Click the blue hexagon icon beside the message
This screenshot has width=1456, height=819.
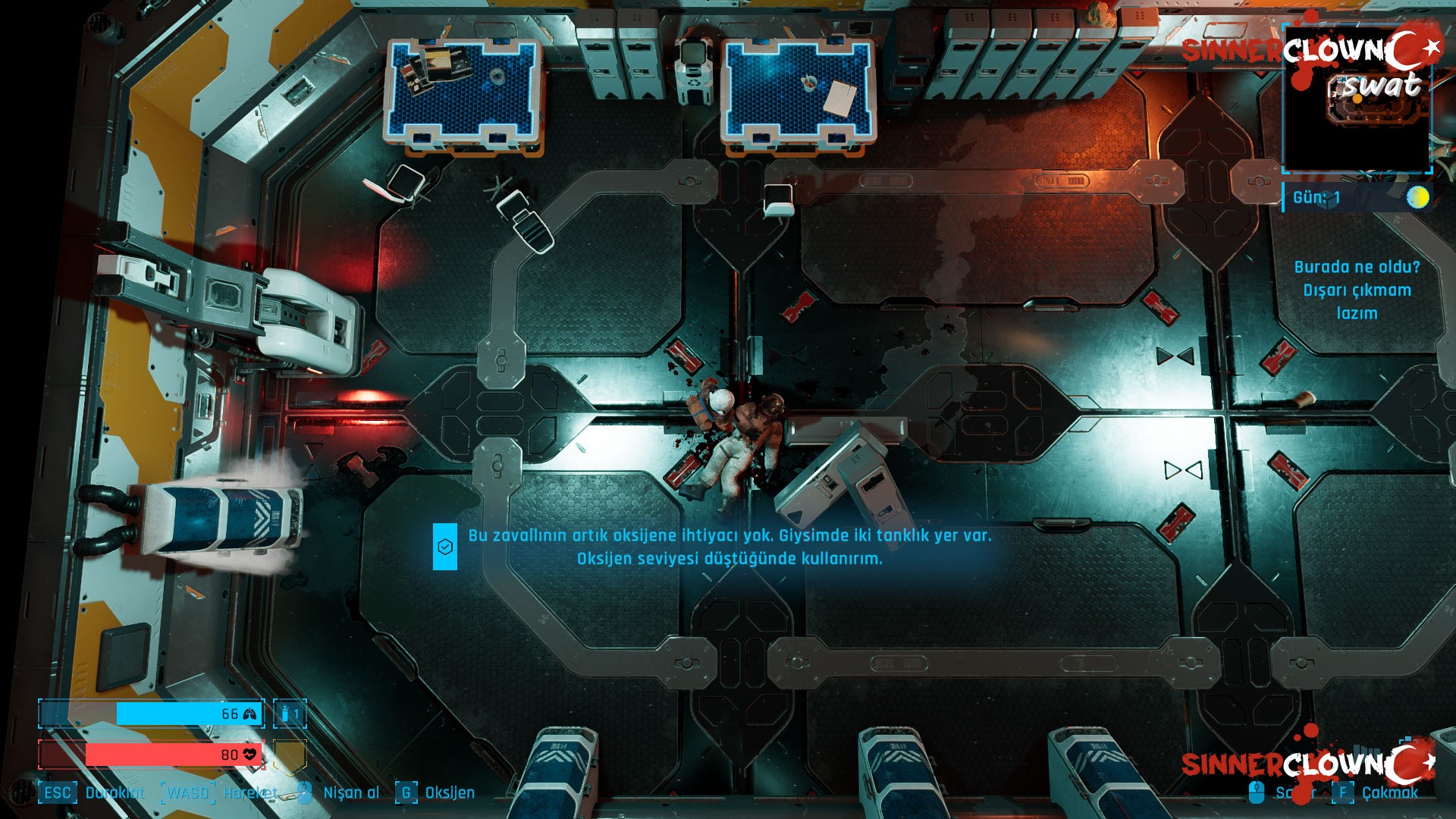point(445,547)
